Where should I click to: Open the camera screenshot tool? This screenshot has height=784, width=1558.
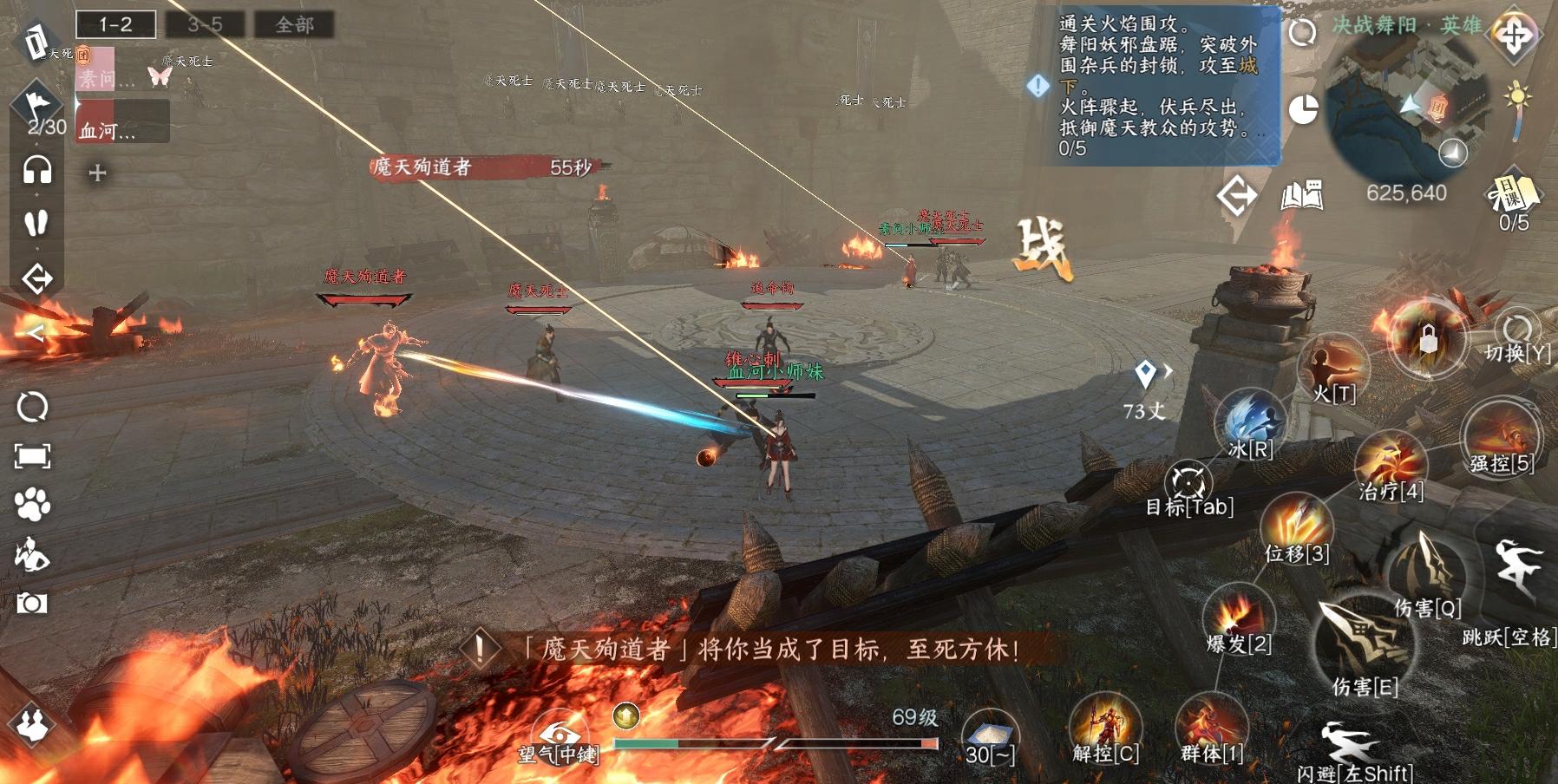coord(32,602)
